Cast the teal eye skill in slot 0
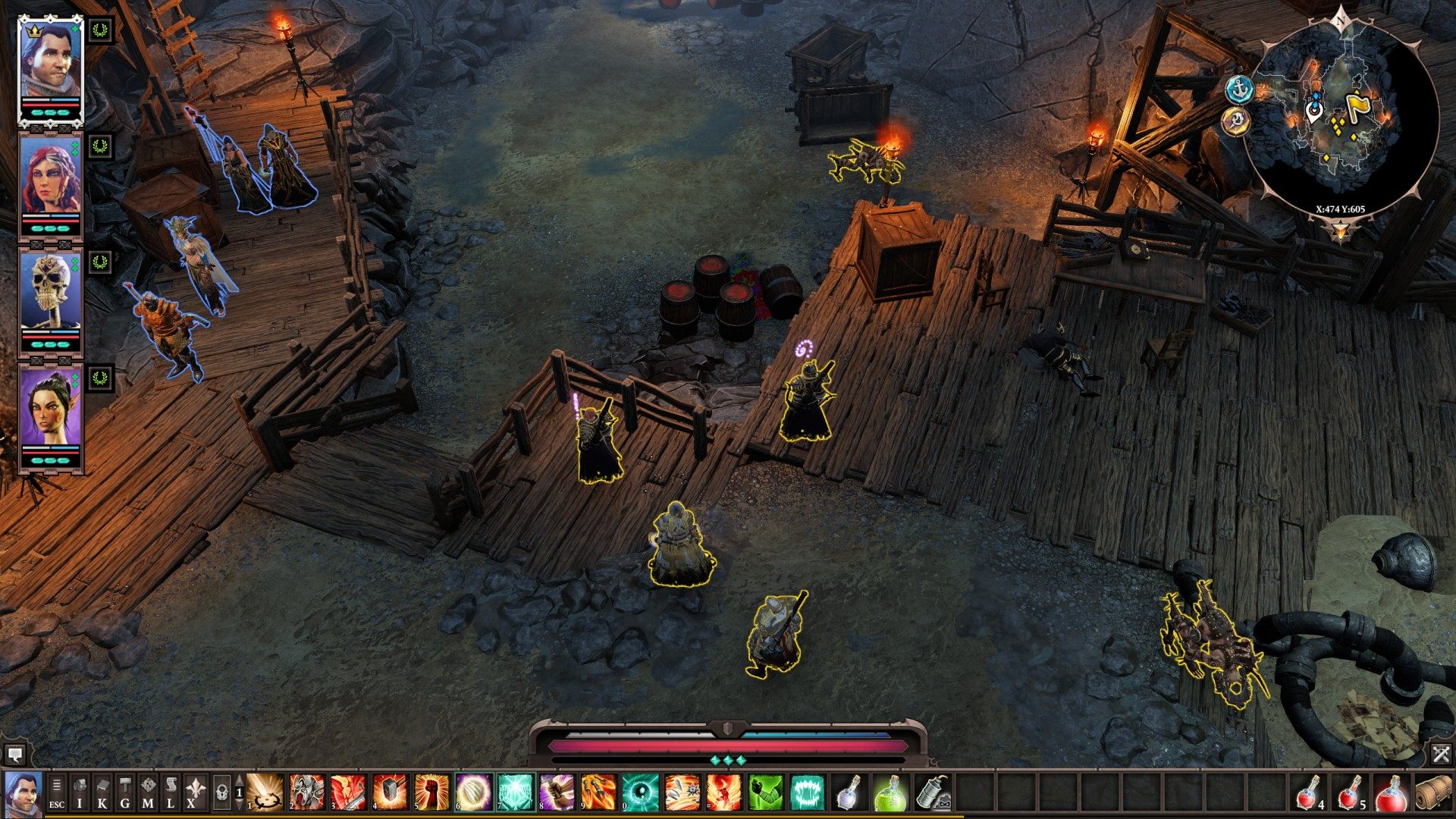This screenshot has height=819, width=1456. (641, 792)
